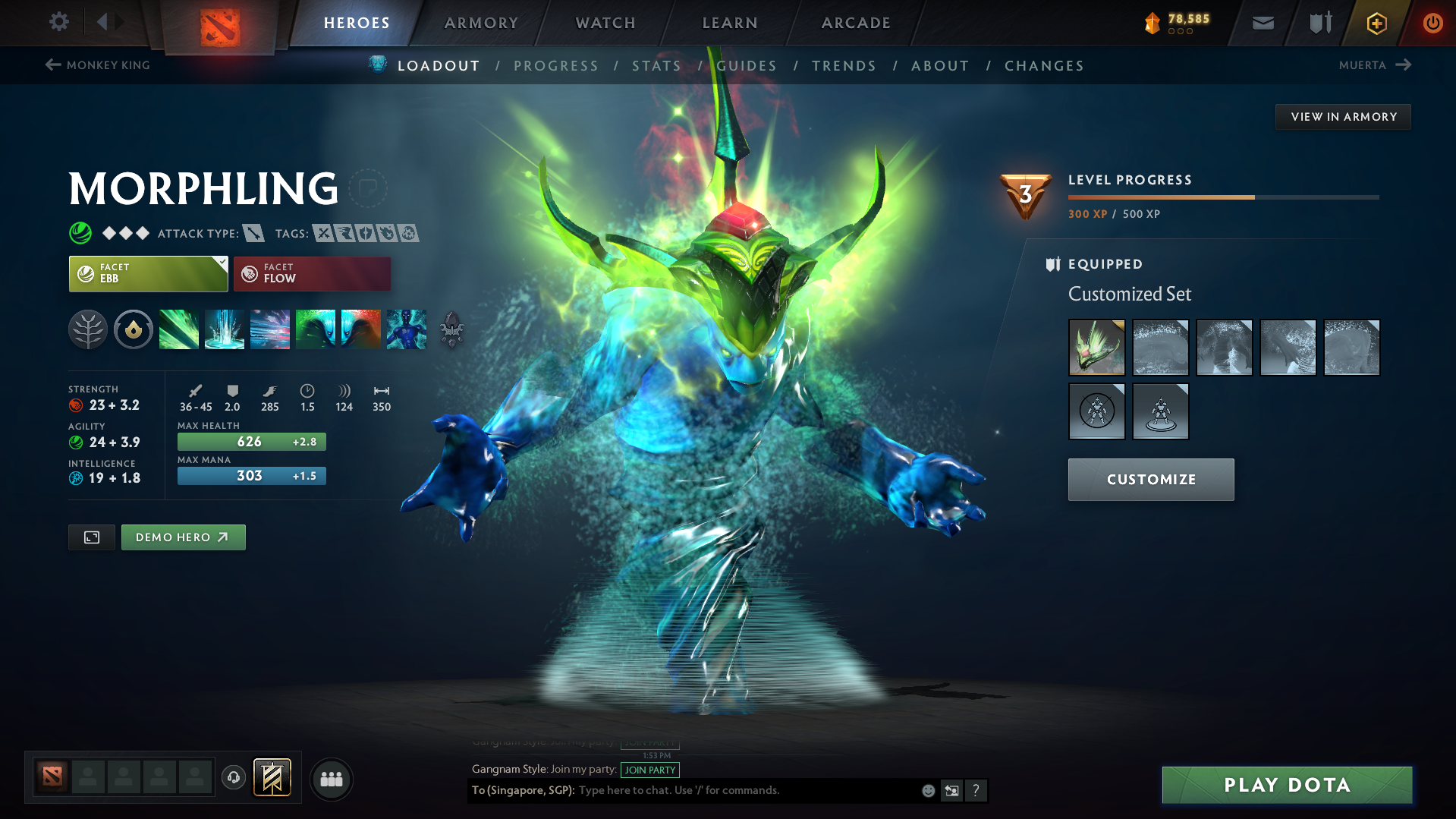Open the settings gear in top-left corner
This screenshot has height=819, width=1456.
coord(59,22)
